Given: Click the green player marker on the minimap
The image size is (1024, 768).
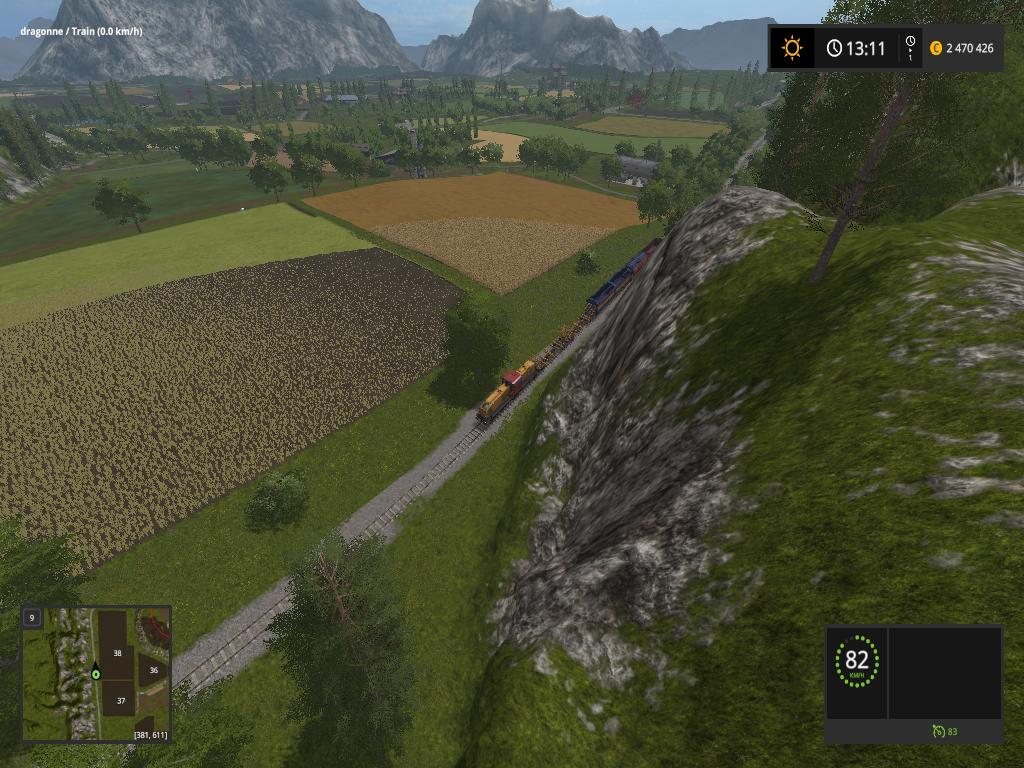Looking at the screenshot, I should tap(96, 673).
